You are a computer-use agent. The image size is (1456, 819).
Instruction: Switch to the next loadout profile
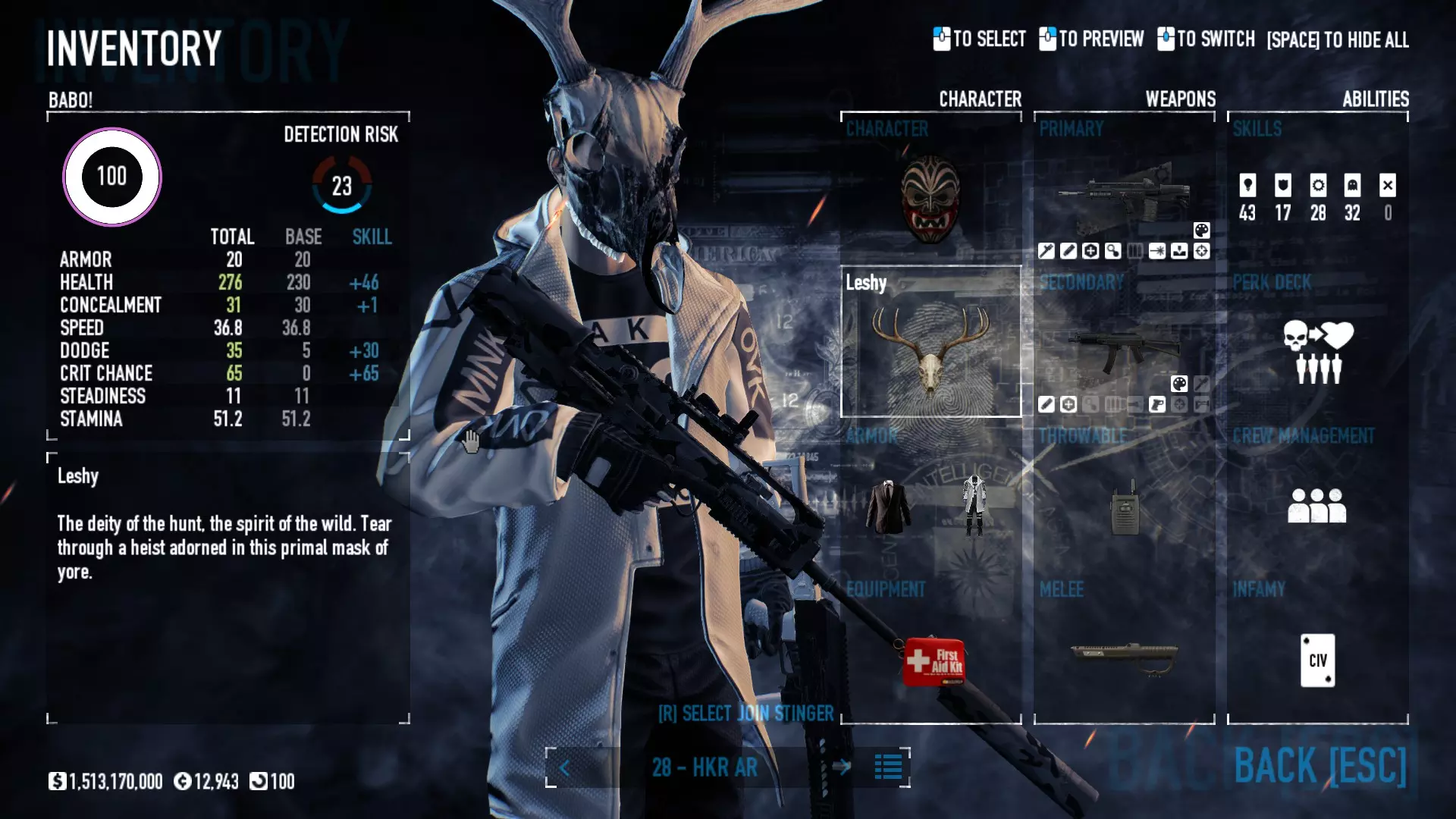tap(842, 767)
